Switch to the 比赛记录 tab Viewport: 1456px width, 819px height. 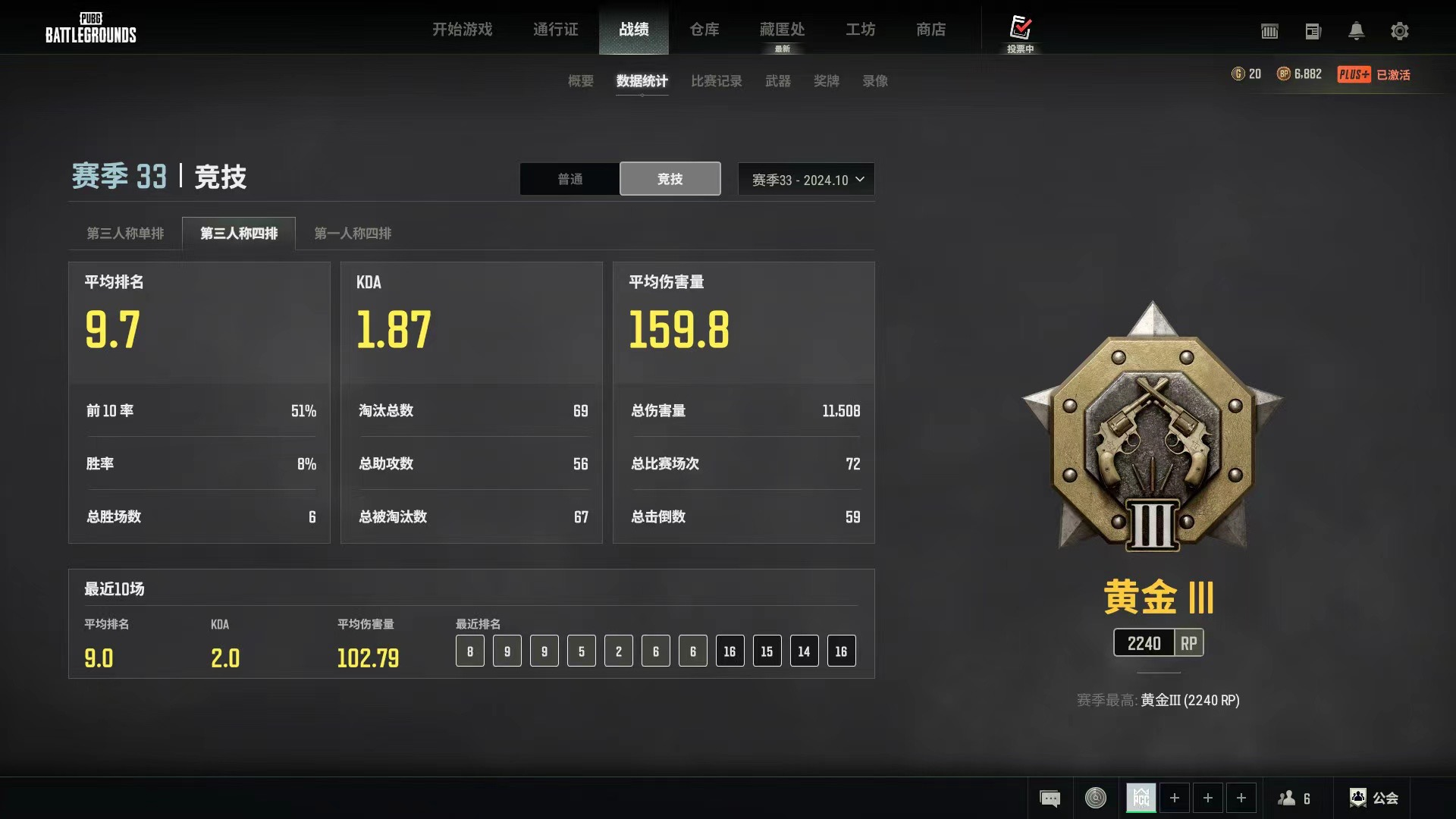716,81
